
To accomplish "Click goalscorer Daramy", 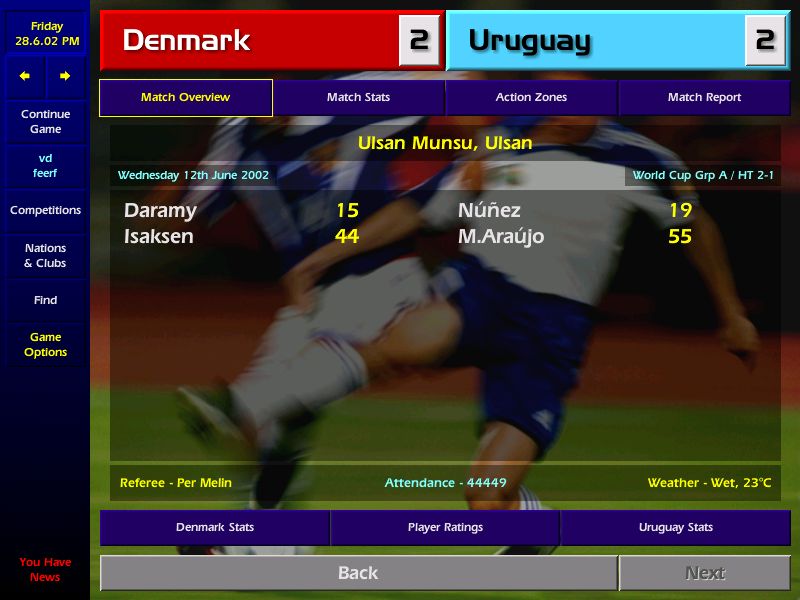I will click(160, 210).
